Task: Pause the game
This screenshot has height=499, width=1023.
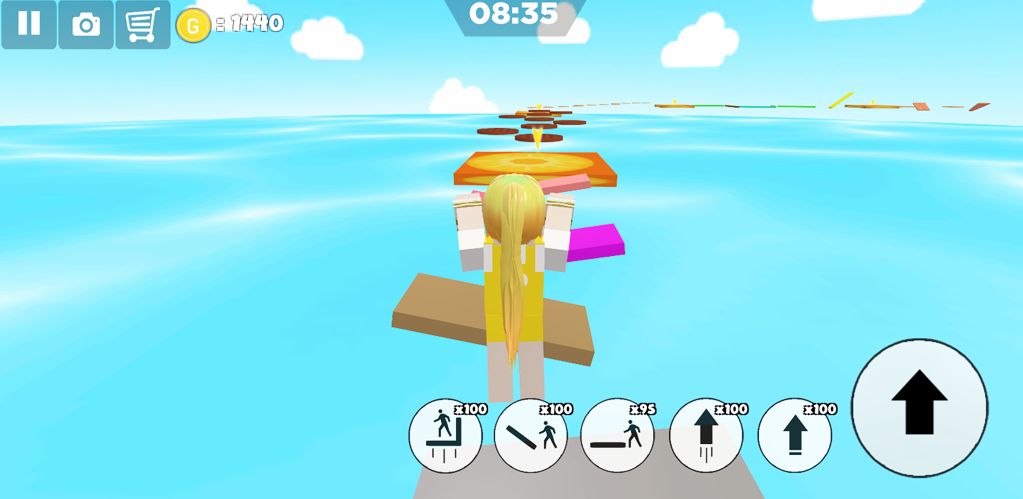Action: tap(29, 24)
